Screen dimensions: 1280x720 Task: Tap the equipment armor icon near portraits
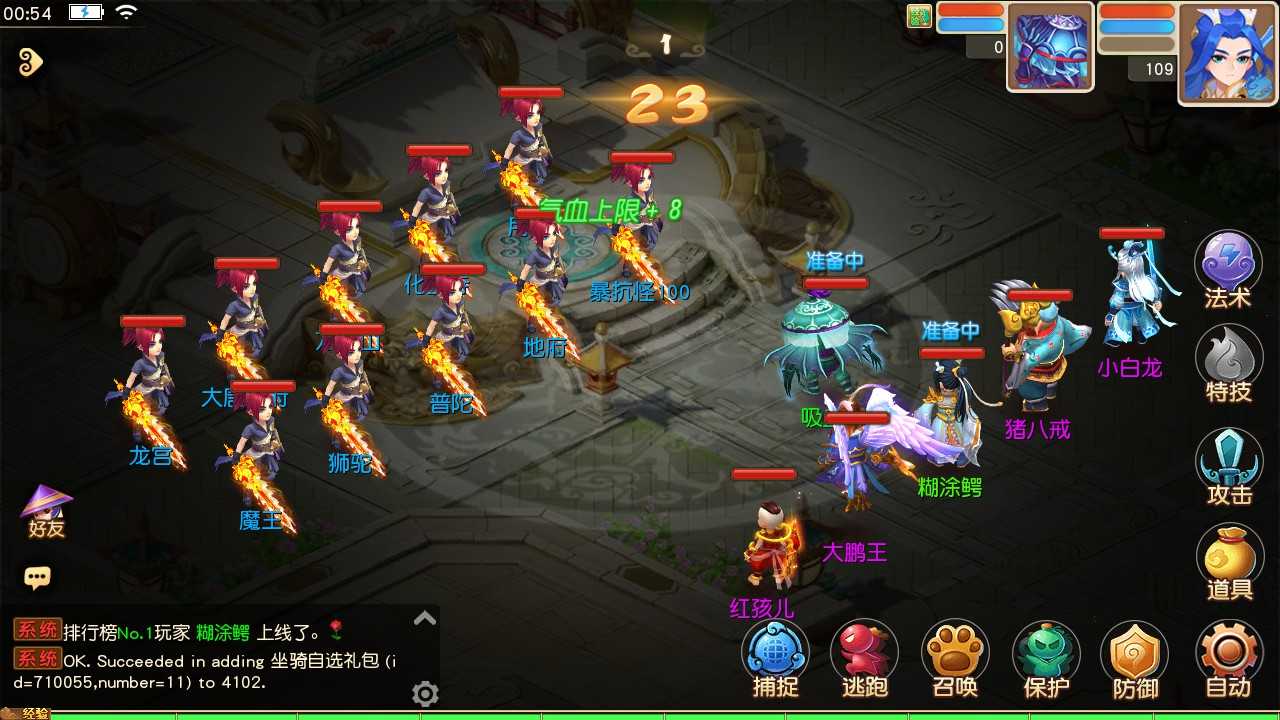coord(1049,47)
